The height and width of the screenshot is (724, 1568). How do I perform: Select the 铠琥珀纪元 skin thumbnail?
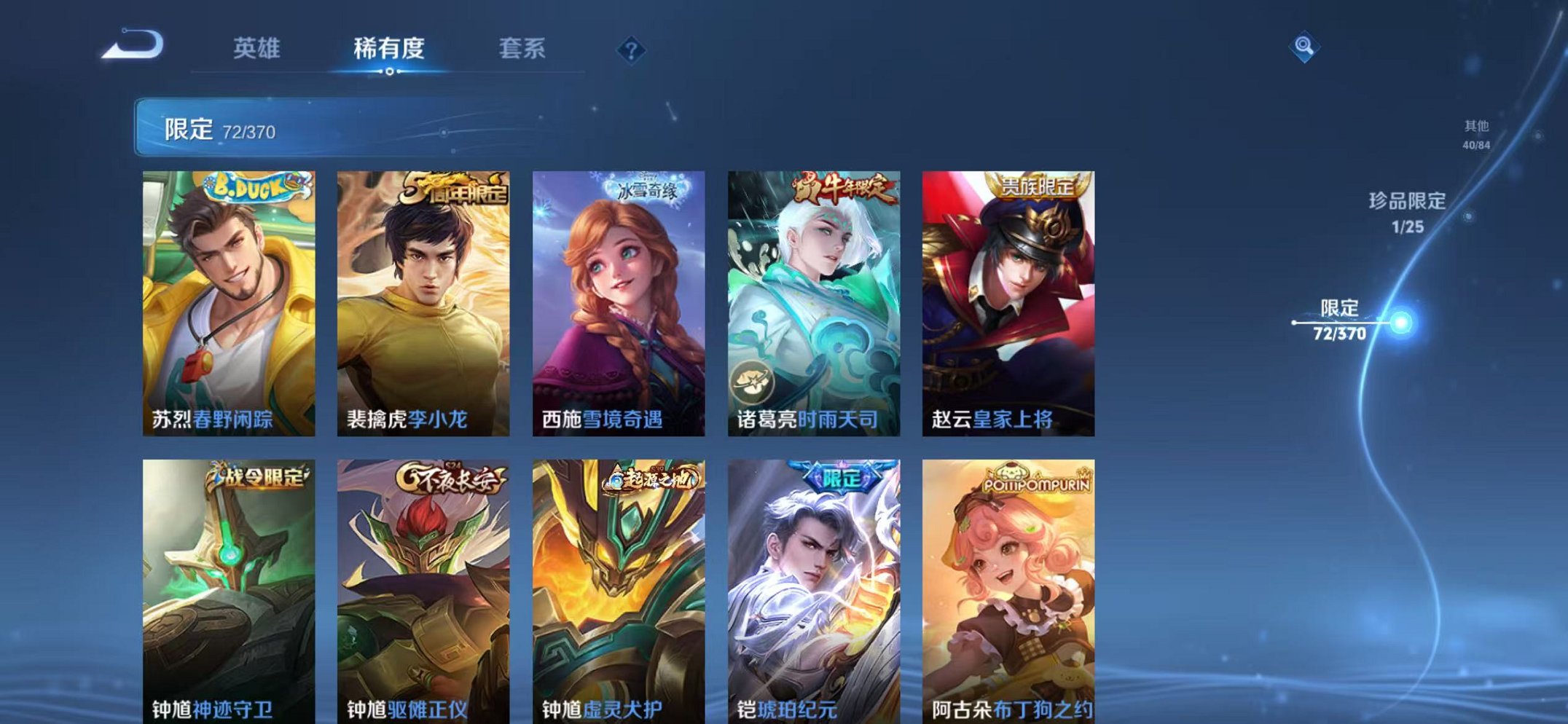[812, 583]
